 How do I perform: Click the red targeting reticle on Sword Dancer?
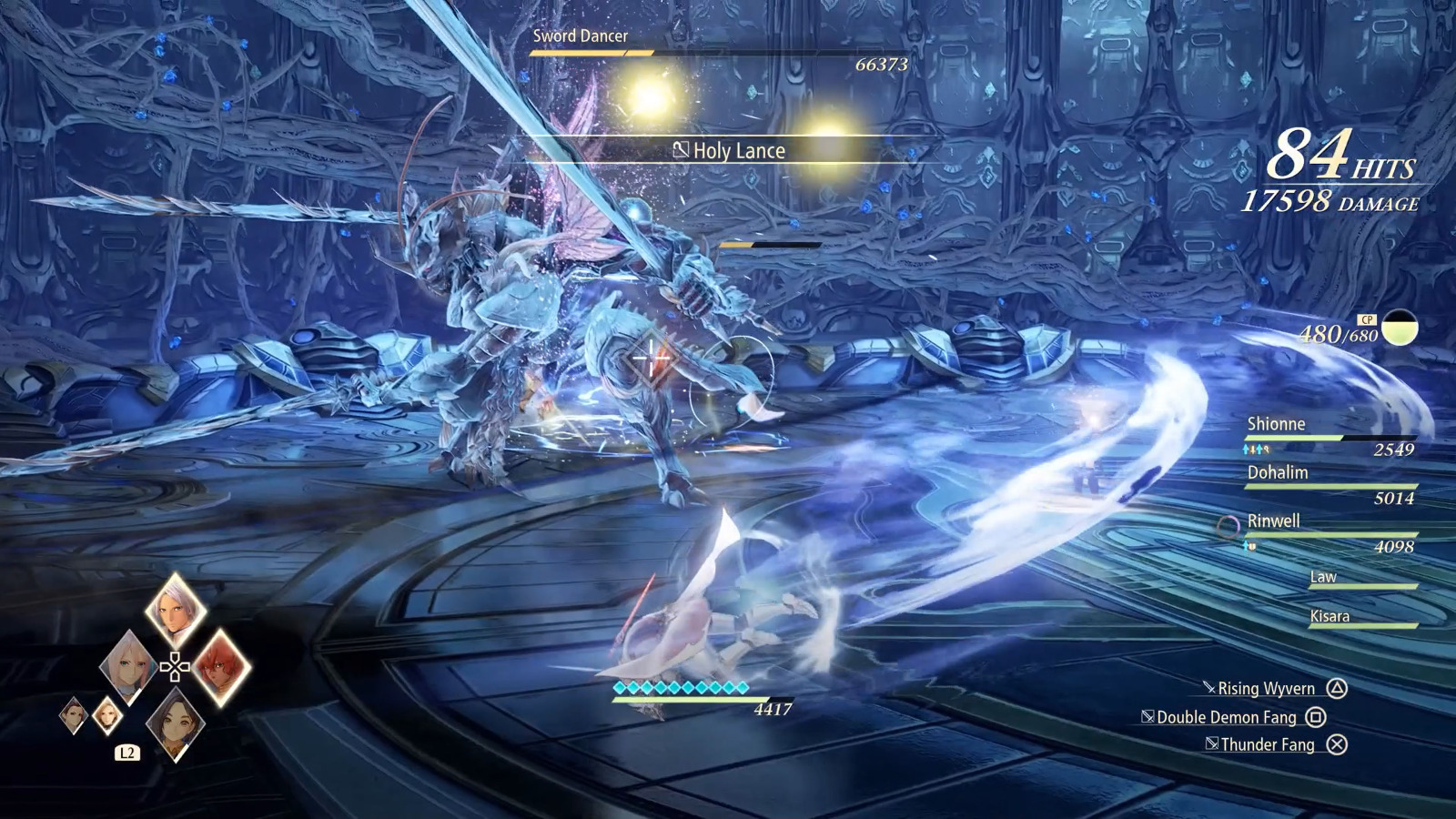click(x=650, y=359)
